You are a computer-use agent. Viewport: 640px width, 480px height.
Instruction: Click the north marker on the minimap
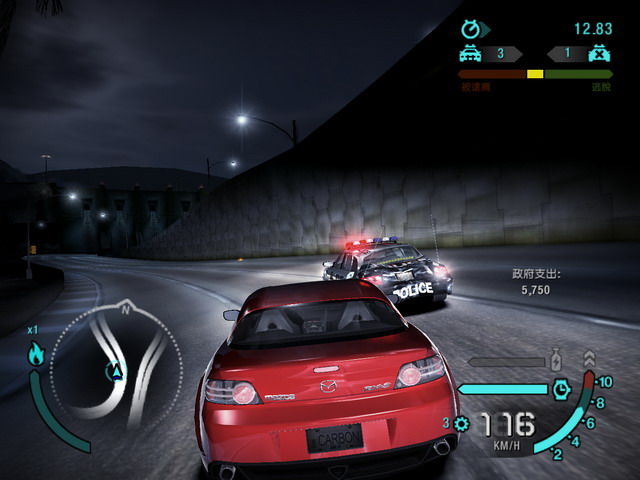126,311
